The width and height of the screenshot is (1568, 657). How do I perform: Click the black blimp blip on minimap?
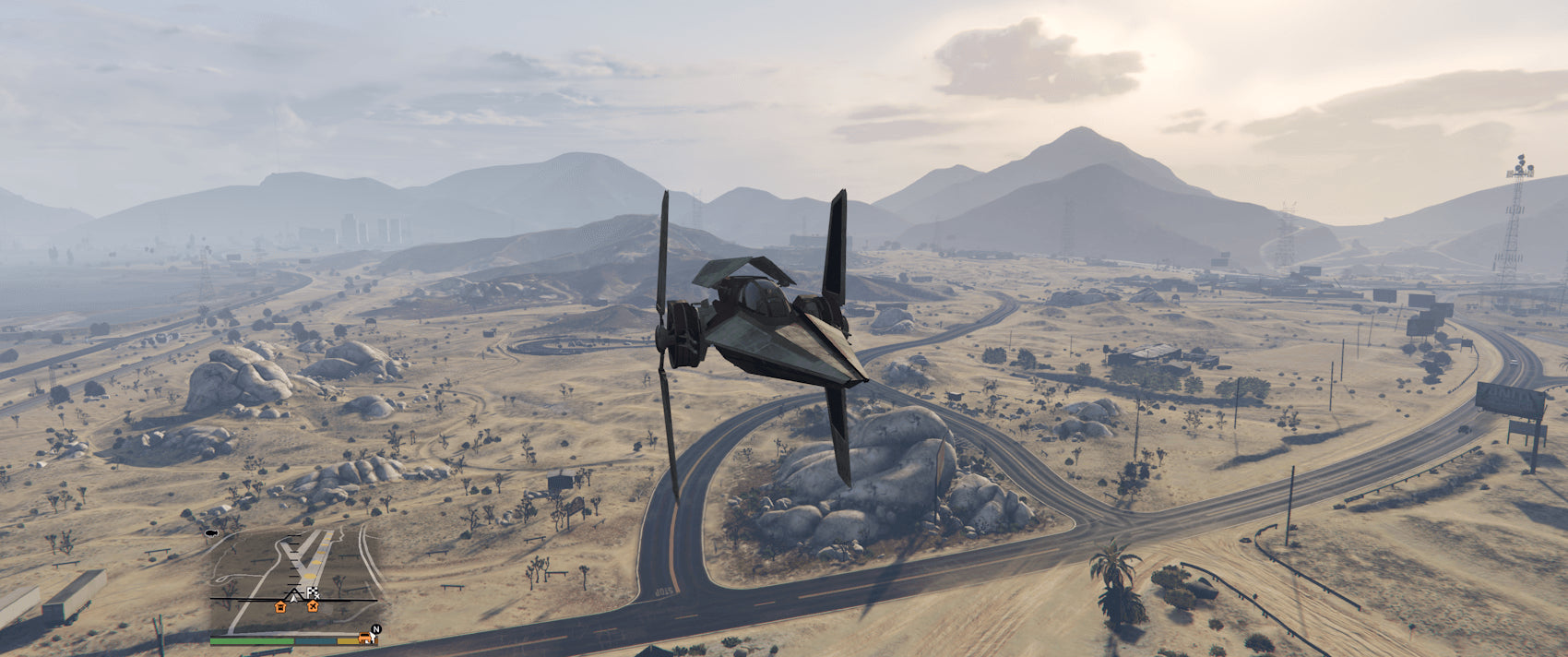210,533
